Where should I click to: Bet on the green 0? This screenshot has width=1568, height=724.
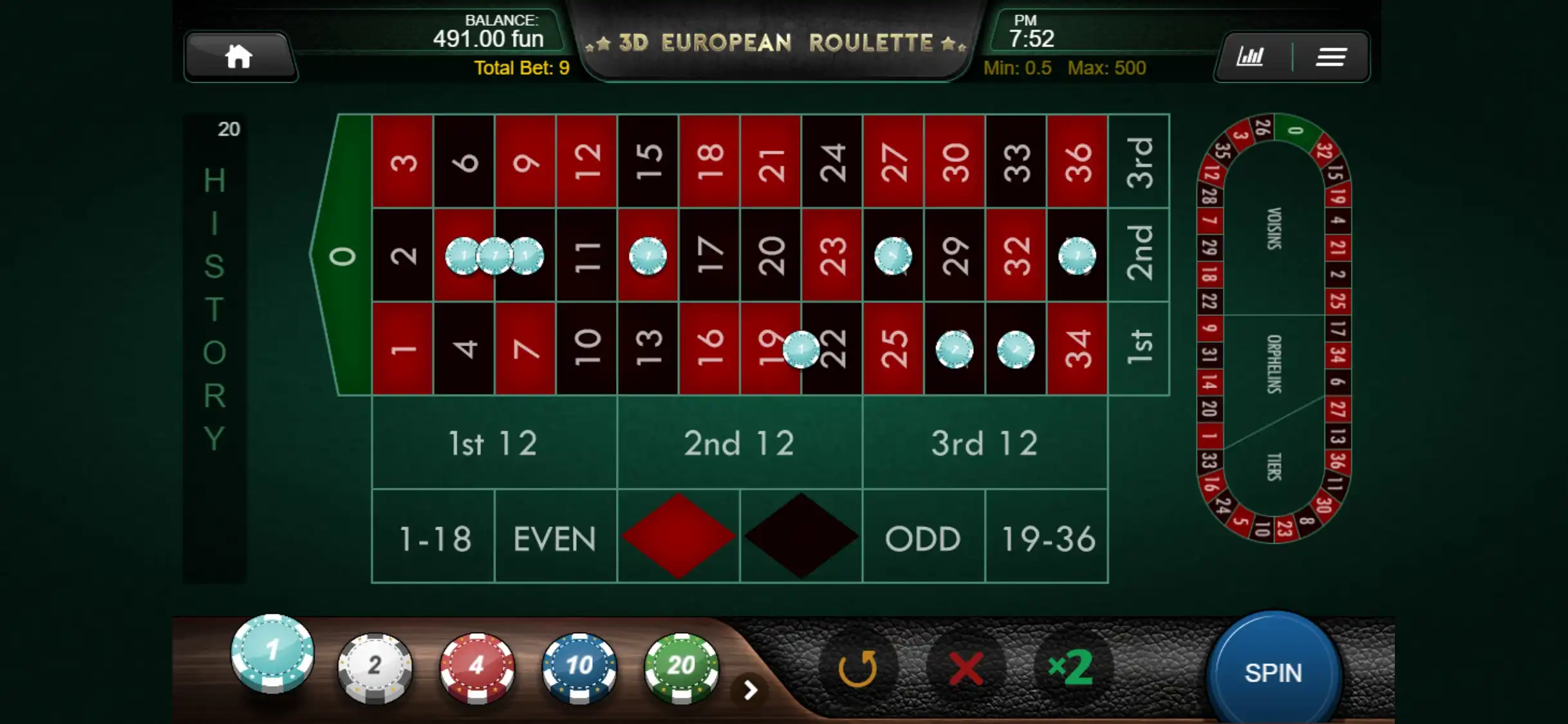(342, 256)
